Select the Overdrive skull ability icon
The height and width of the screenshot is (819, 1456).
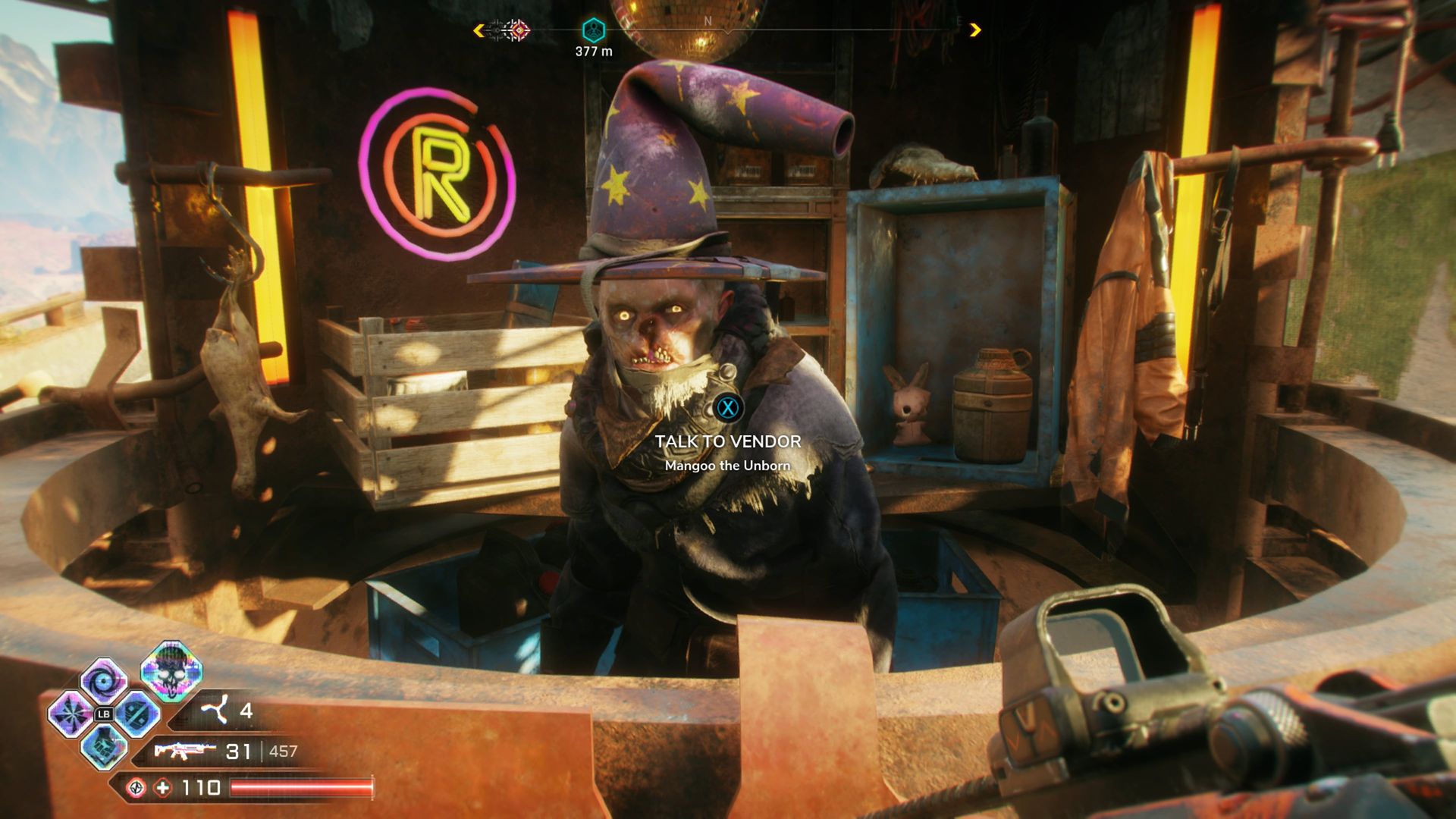(171, 675)
